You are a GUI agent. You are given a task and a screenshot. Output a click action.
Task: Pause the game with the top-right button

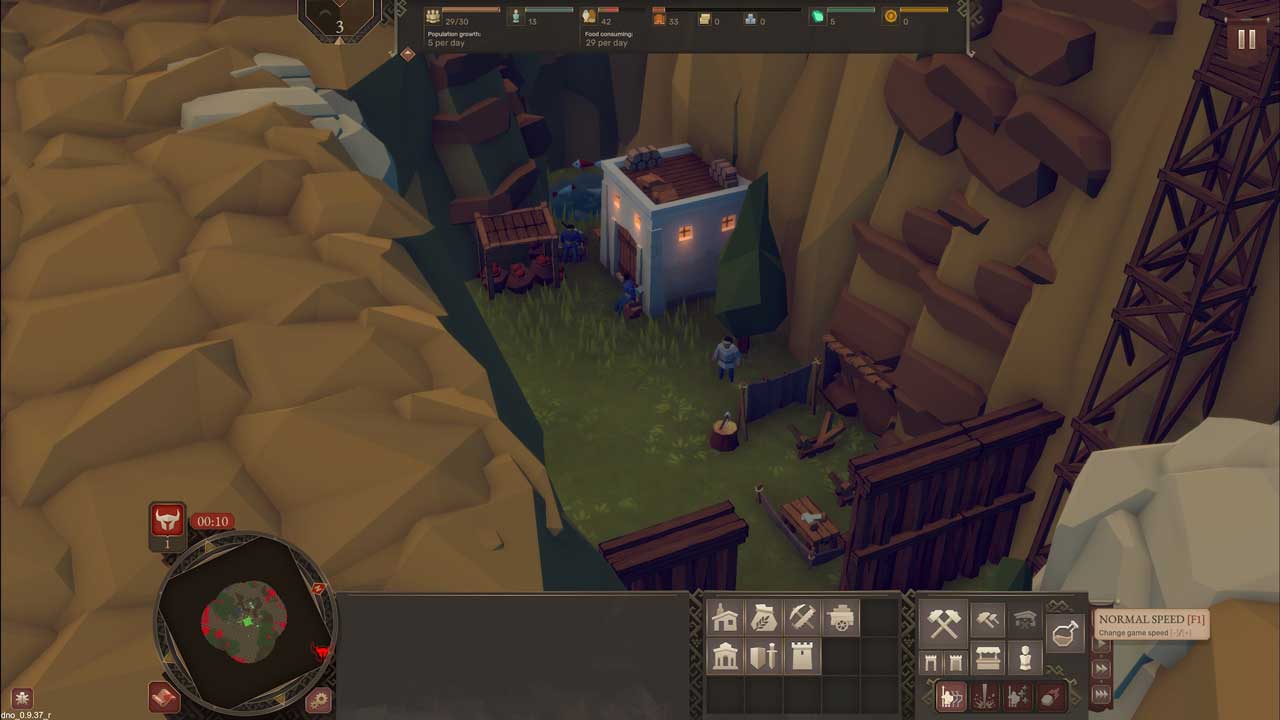pyautogui.click(x=1246, y=39)
